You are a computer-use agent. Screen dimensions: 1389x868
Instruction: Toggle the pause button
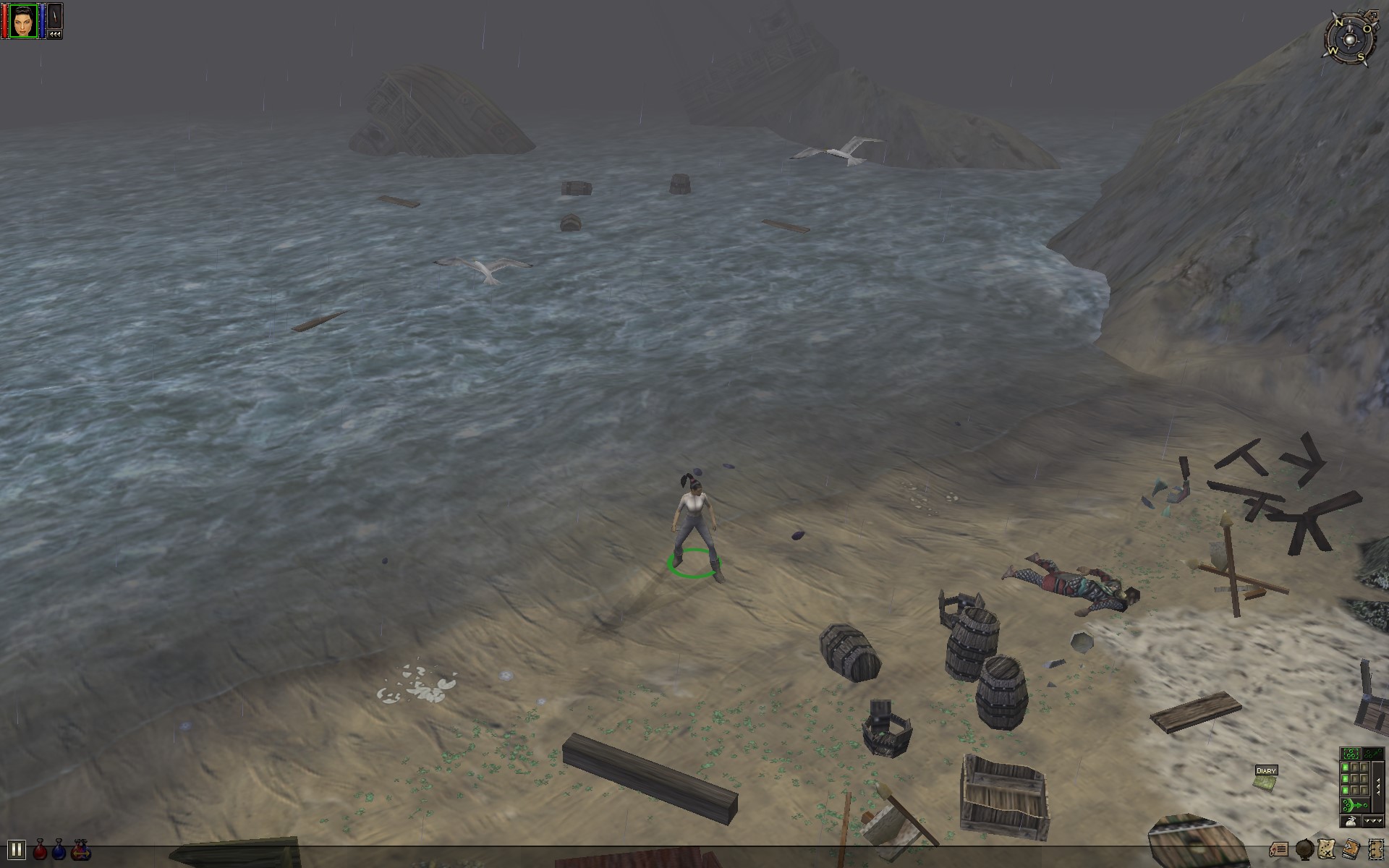[17, 850]
